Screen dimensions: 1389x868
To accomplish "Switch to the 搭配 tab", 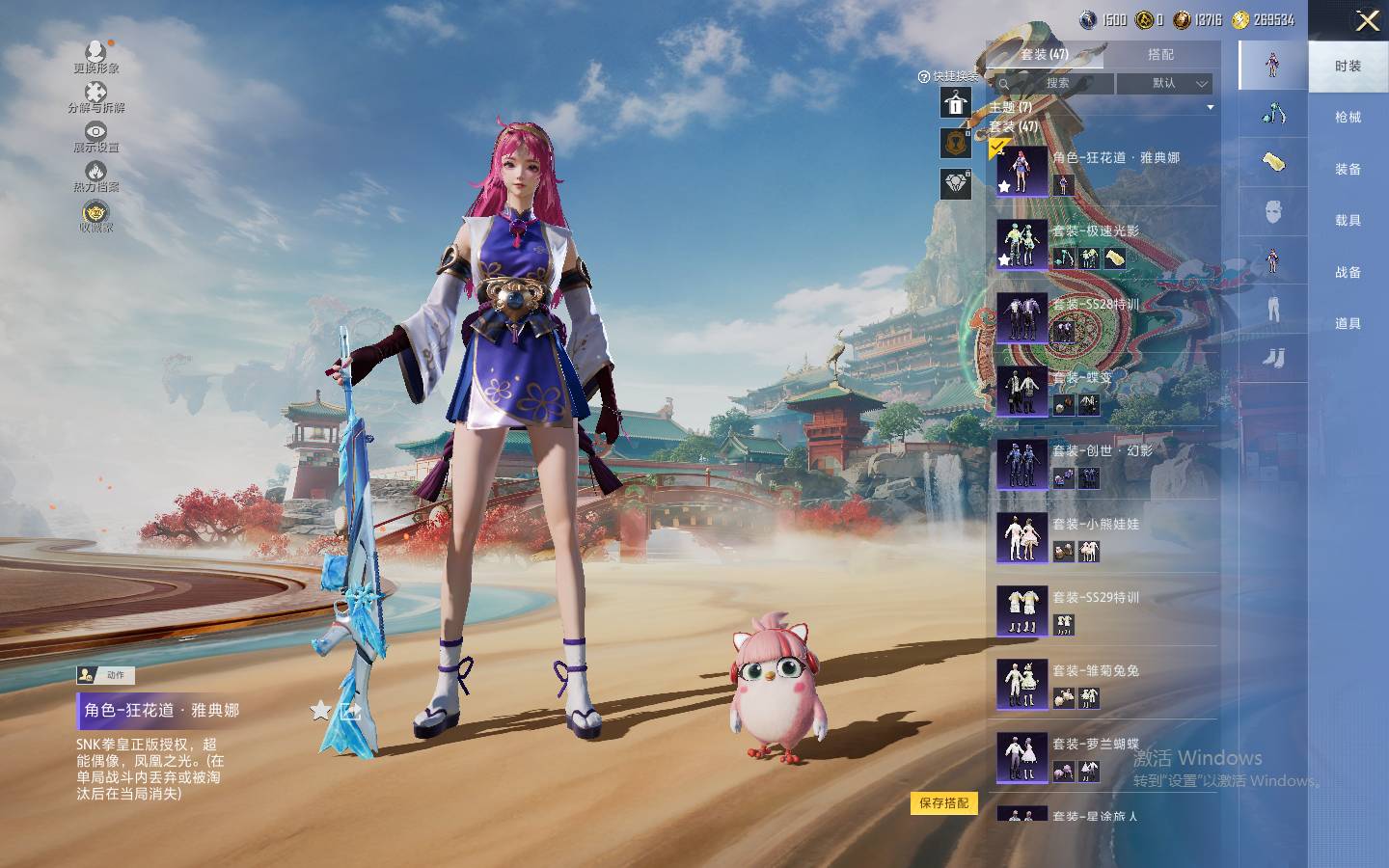I will (1160, 55).
